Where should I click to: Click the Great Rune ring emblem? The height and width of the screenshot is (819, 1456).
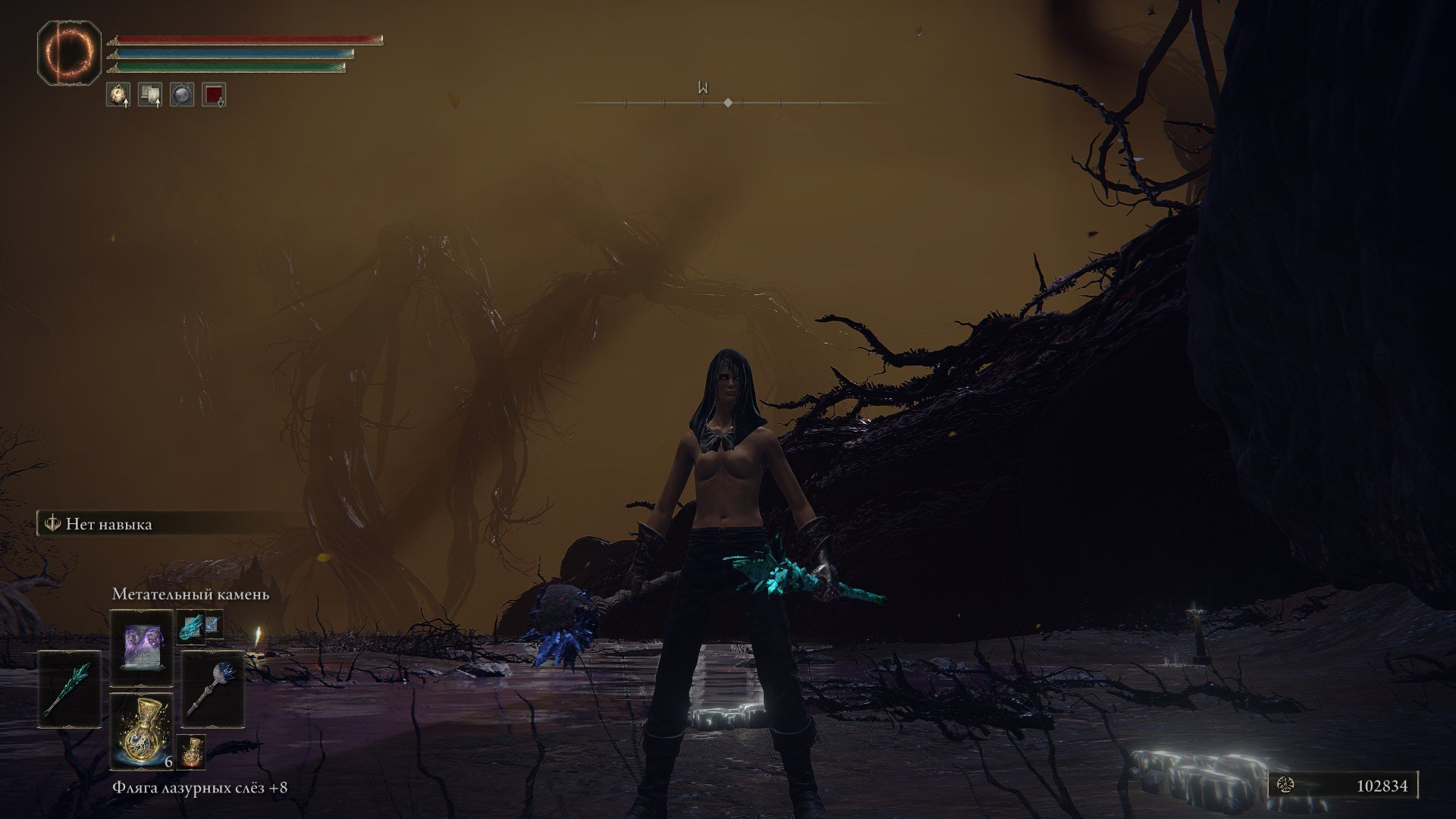(x=69, y=52)
